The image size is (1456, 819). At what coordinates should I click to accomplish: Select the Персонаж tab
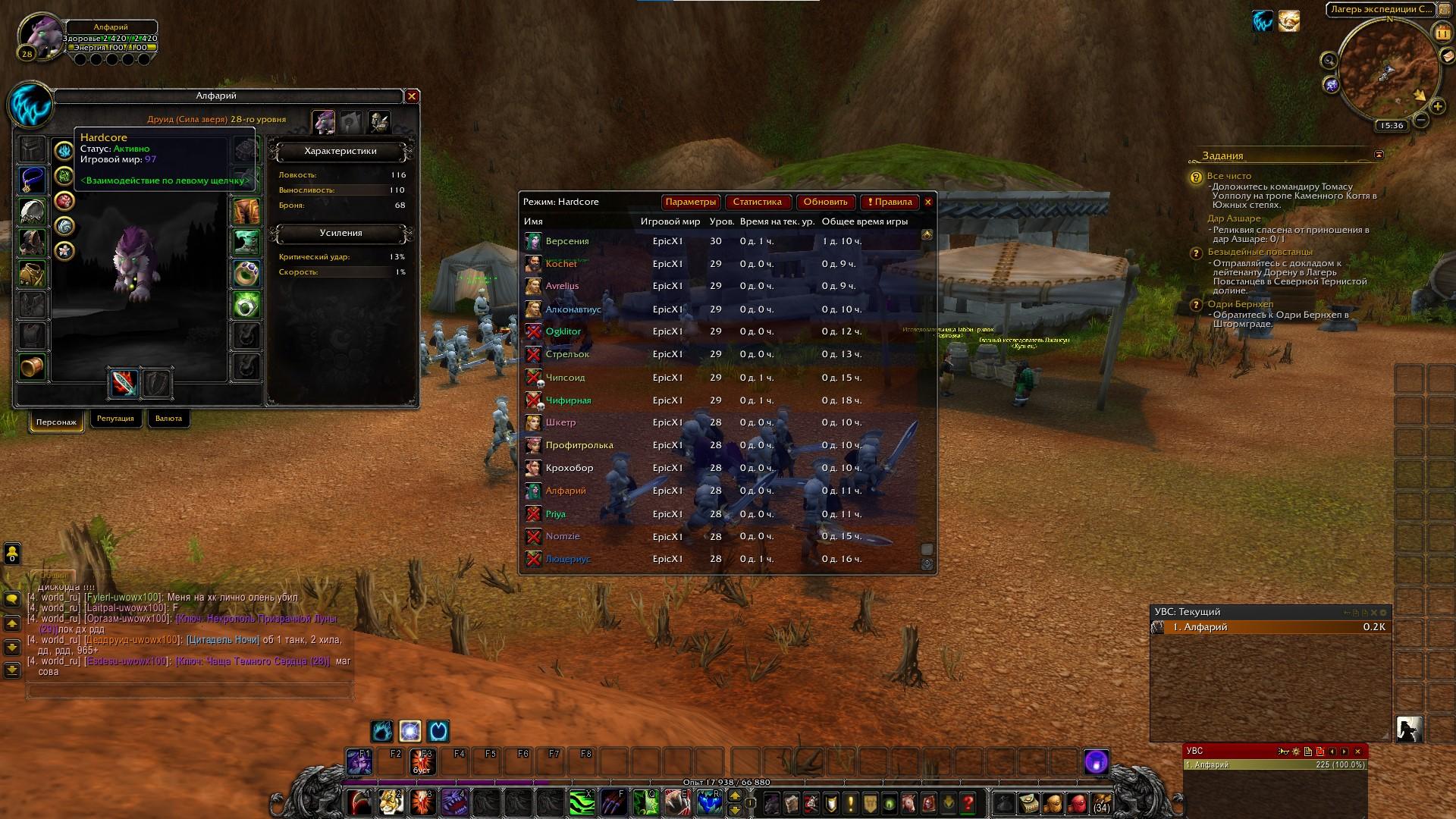(56, 422)
